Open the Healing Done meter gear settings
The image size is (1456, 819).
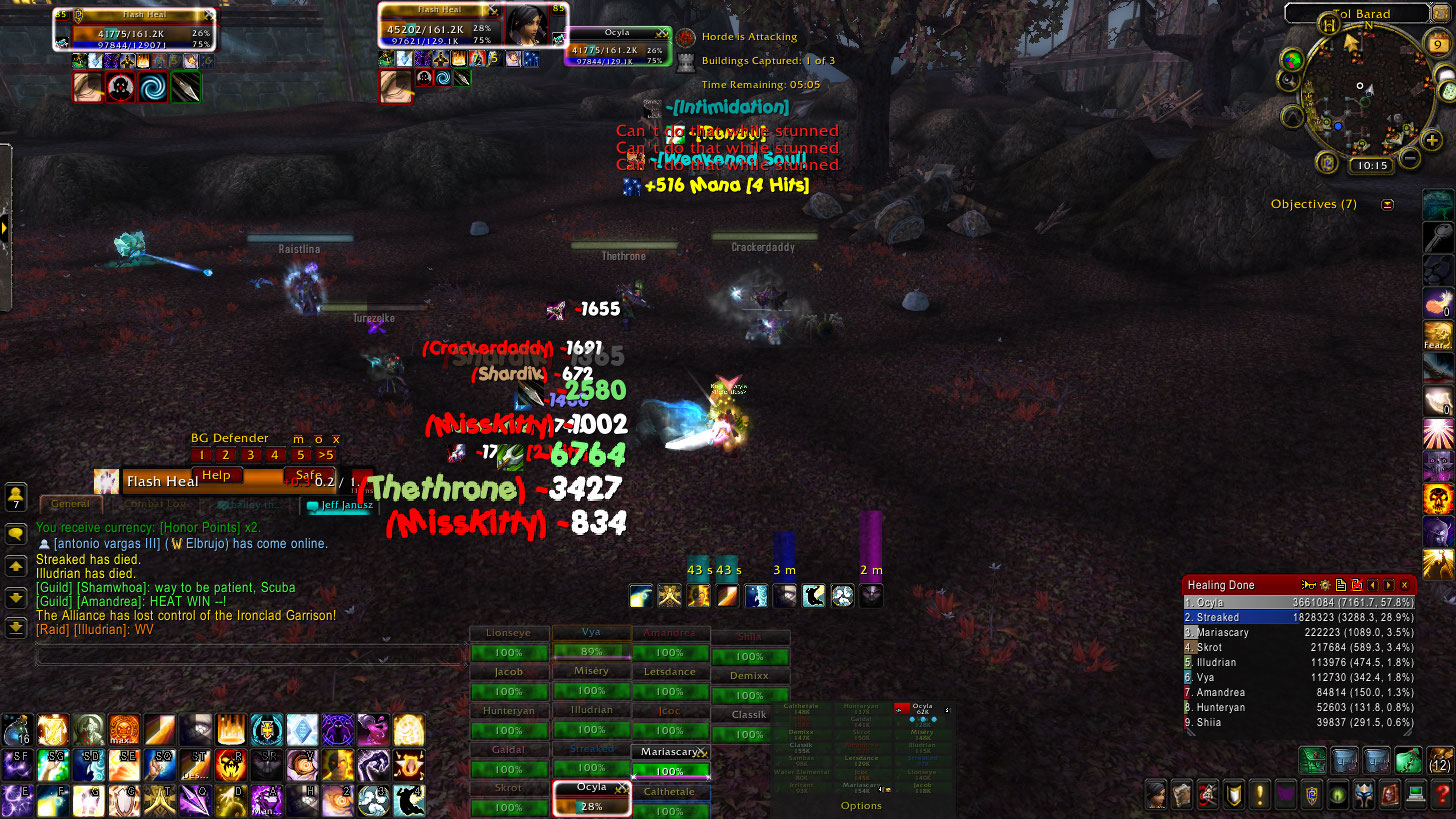click(1325, 585)
